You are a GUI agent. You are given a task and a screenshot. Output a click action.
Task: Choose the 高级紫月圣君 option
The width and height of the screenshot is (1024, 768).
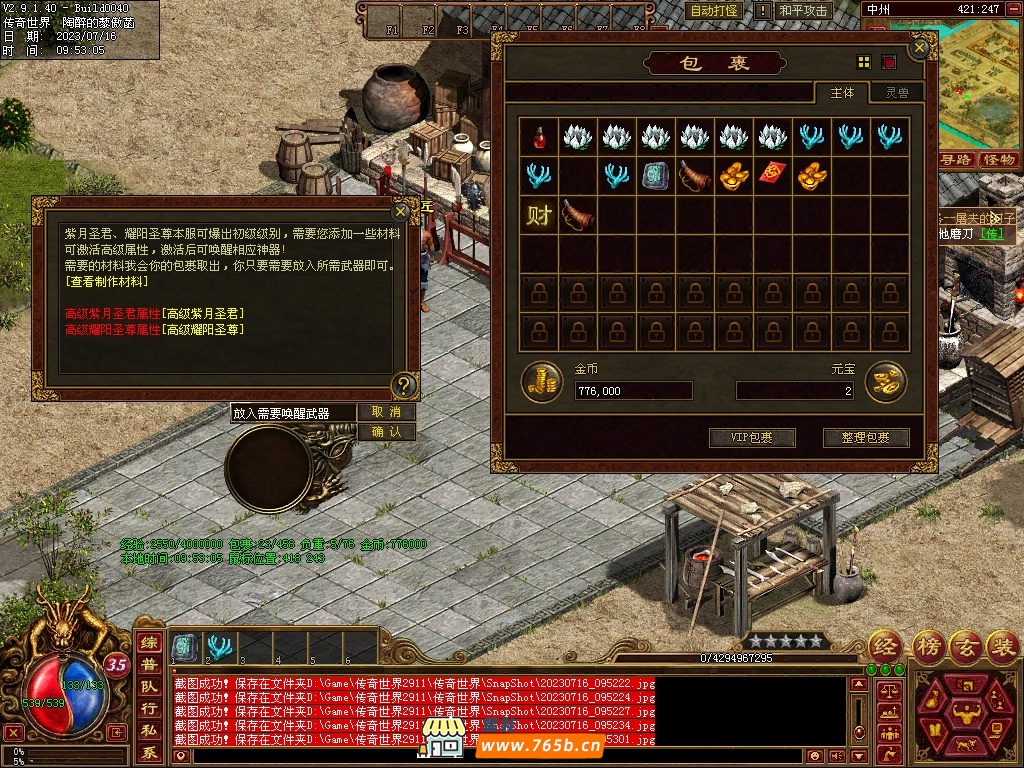[x=204, y=314]
